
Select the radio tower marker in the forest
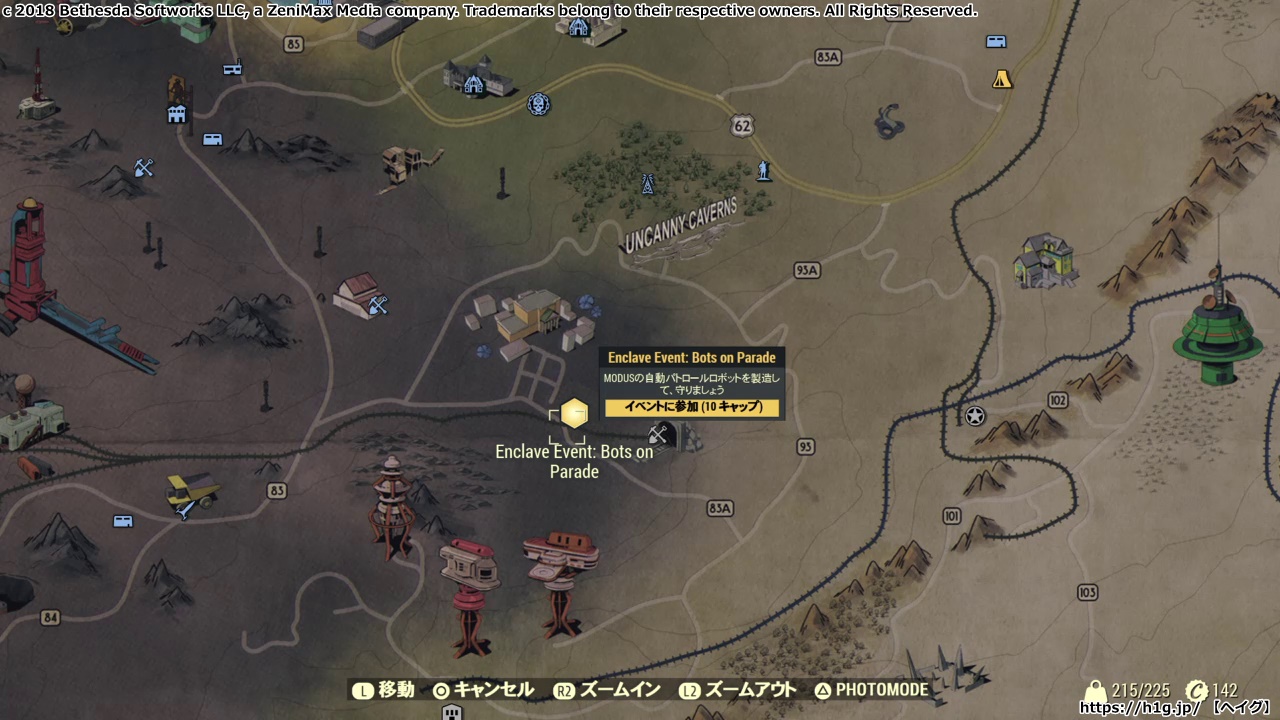(x=647, y=184)
